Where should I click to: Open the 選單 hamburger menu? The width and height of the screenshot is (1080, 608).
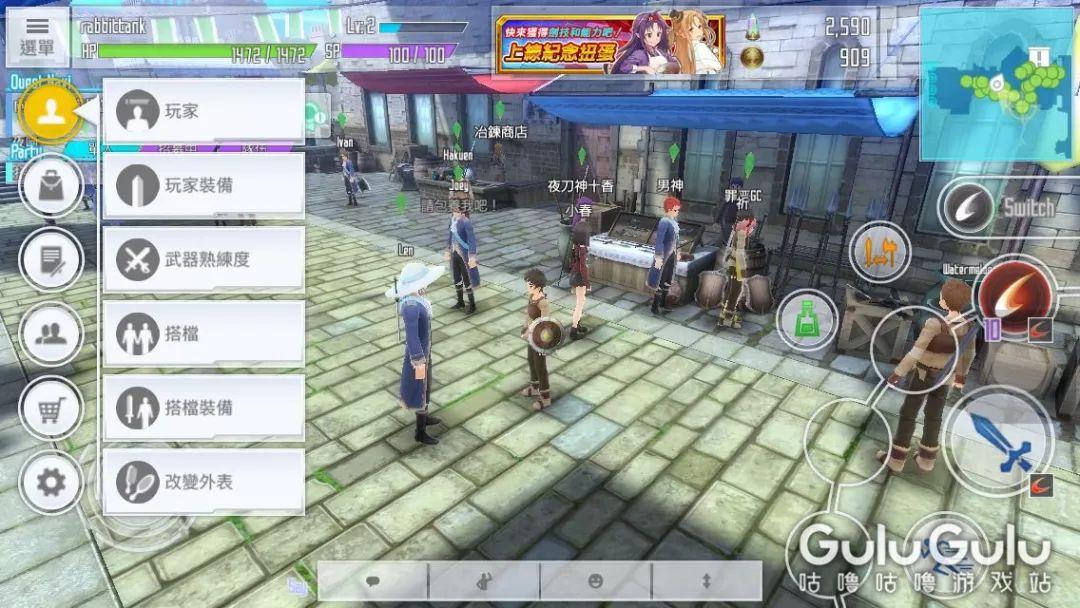pyautogui.click(x=37, y=36)
